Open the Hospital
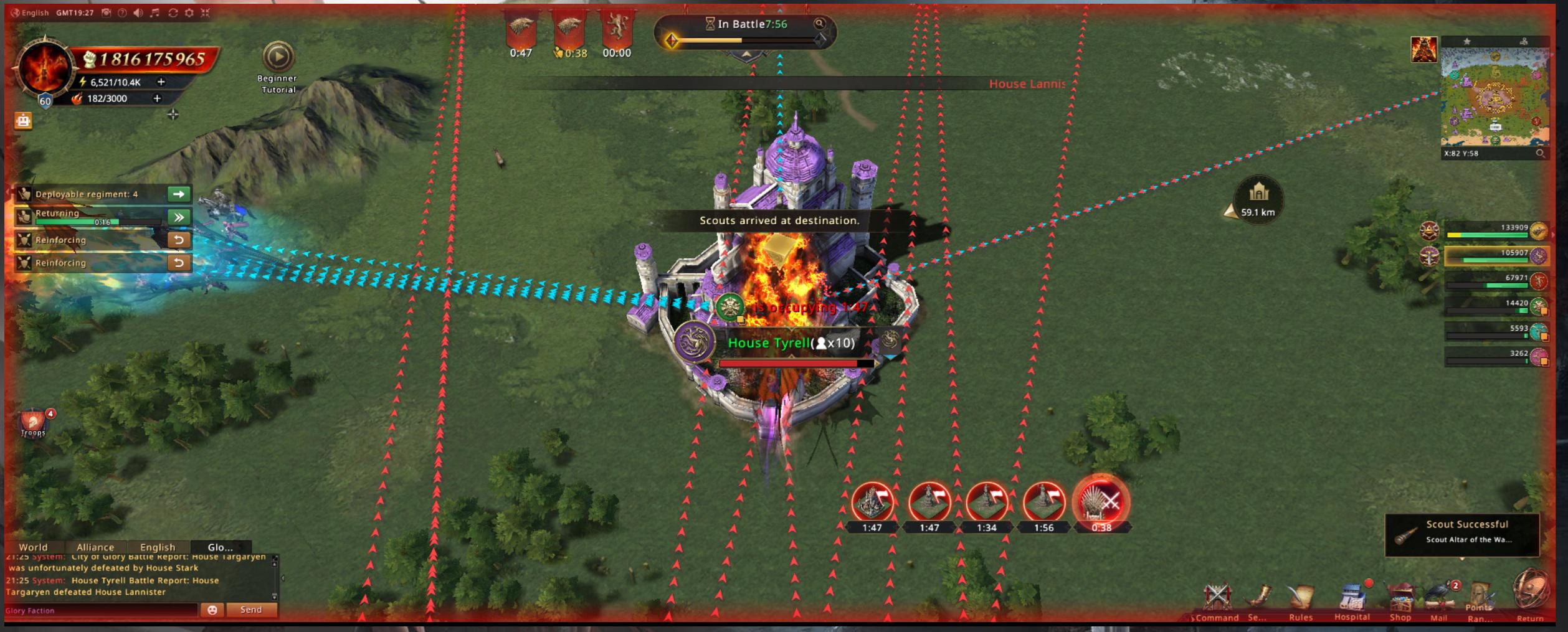1568x632 pixels. pos(1352,599)
